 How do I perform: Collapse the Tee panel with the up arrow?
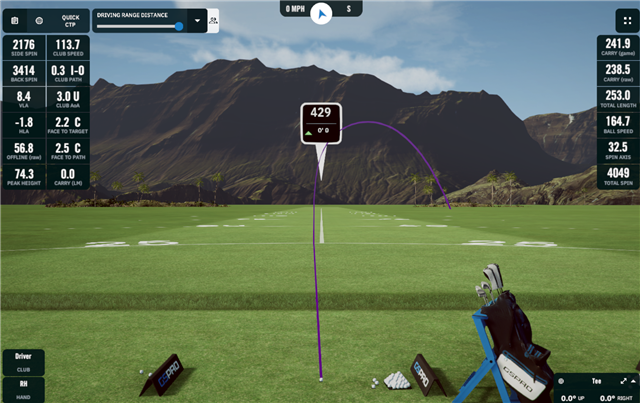632,381
